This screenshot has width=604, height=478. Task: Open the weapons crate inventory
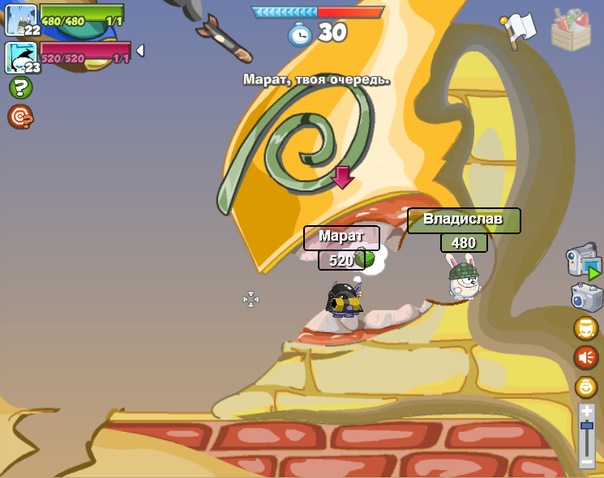pos(571,27)
